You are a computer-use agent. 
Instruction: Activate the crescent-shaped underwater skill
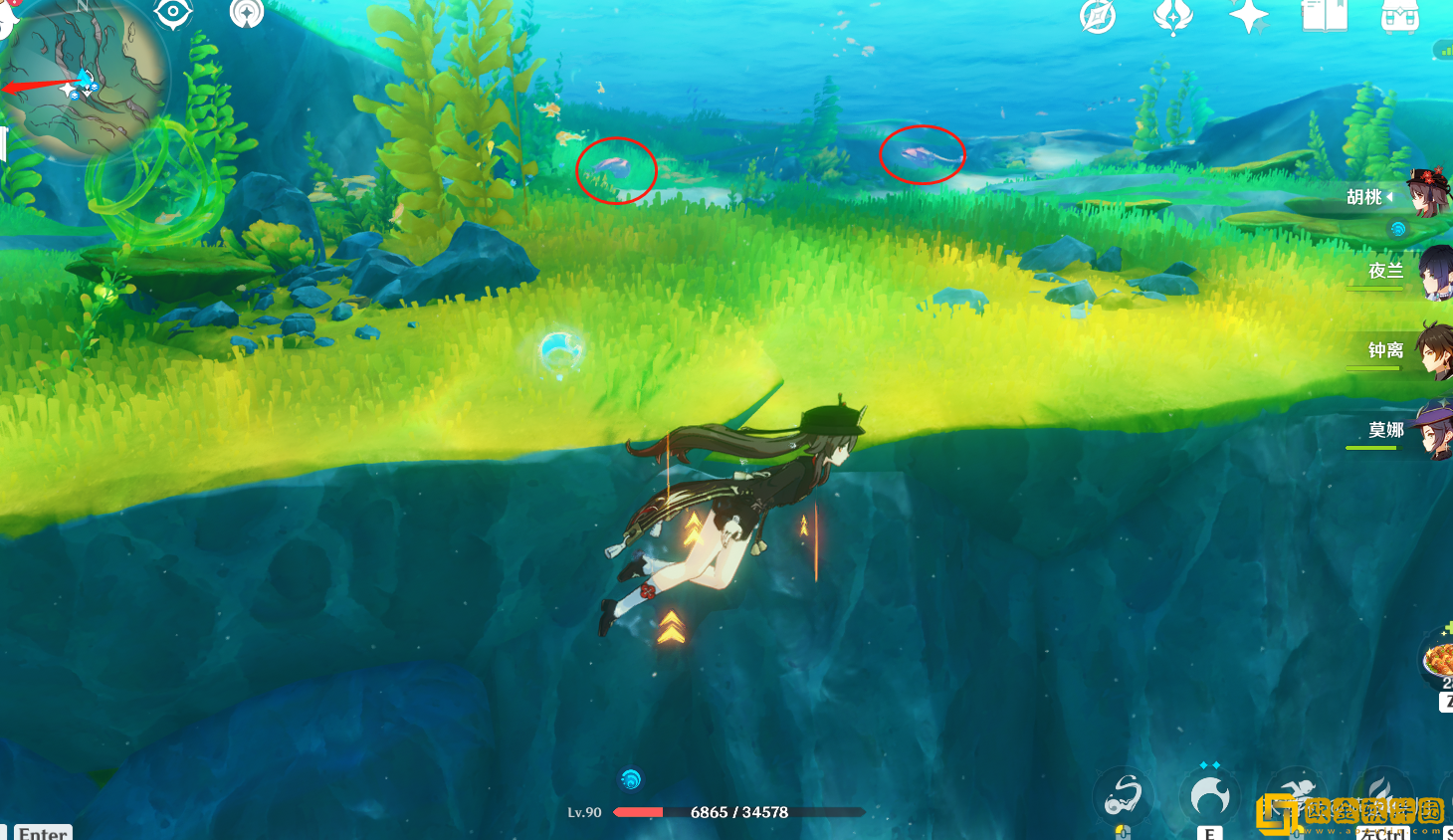pyautogui.click(x=1209, y=795)
